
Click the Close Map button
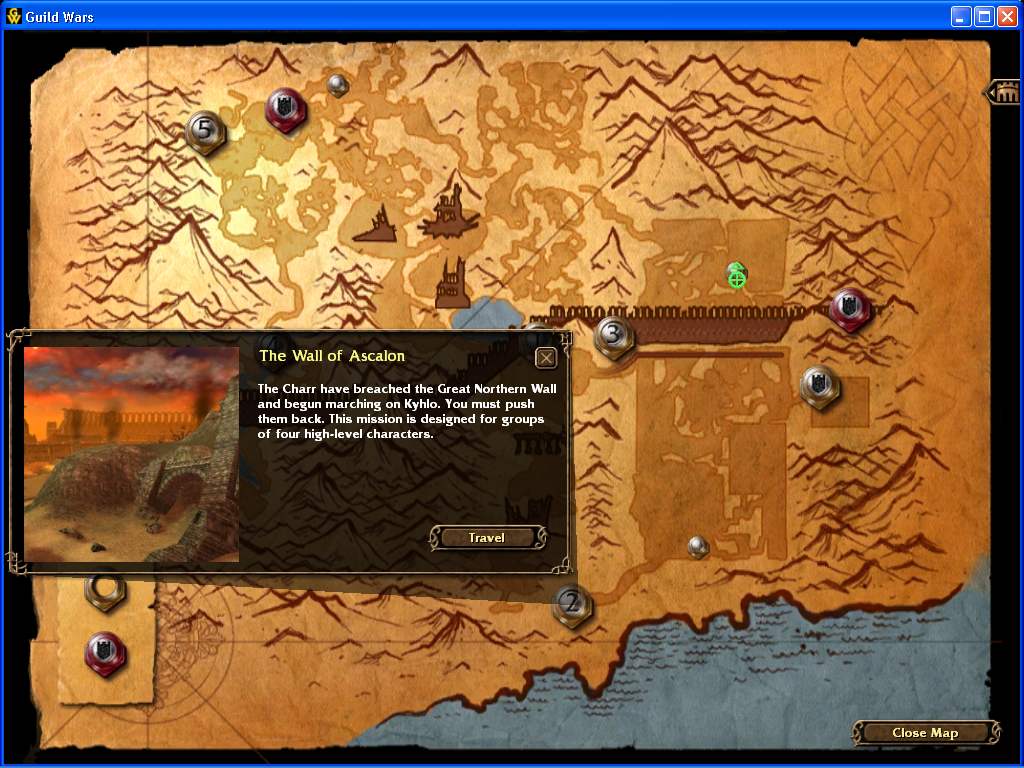[x=924, y=733]
